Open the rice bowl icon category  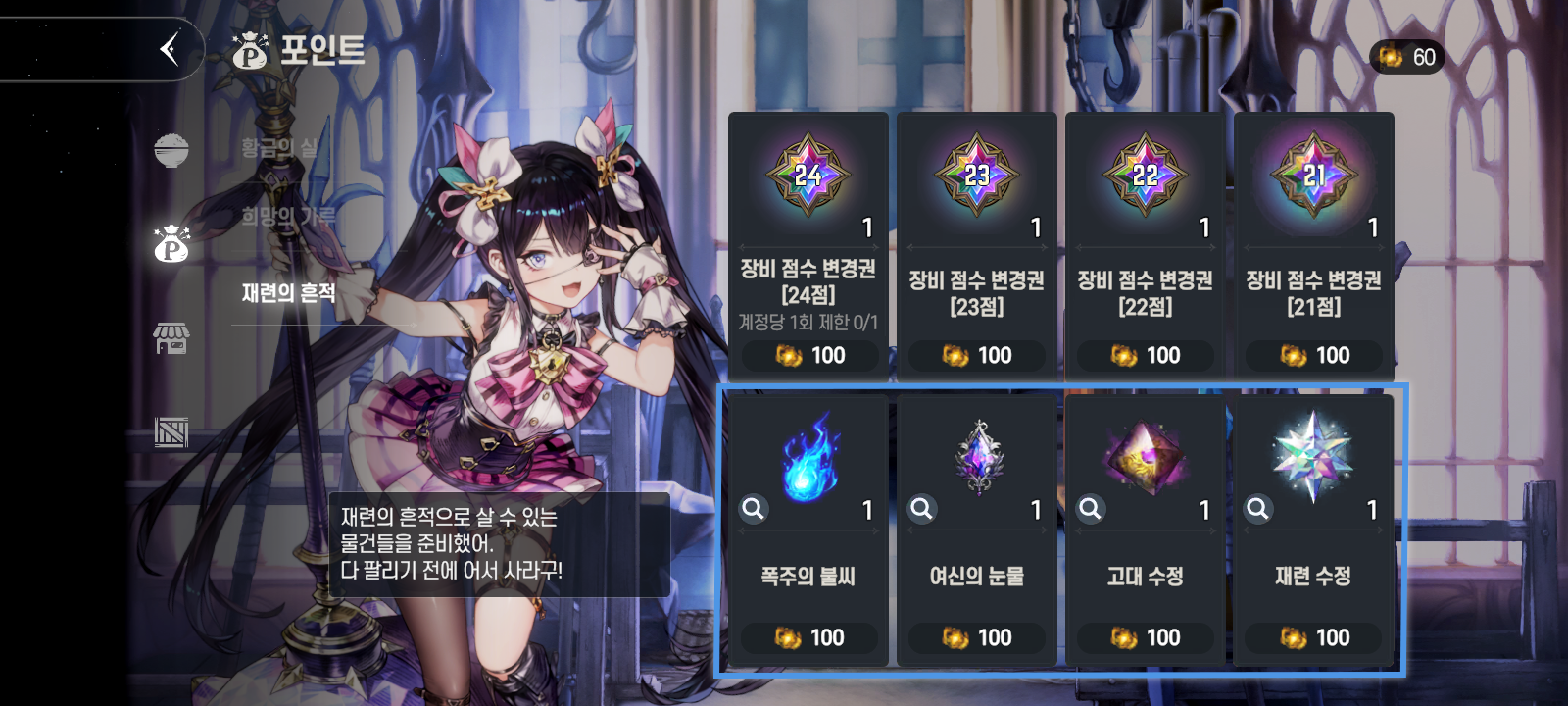coord(171,150)
